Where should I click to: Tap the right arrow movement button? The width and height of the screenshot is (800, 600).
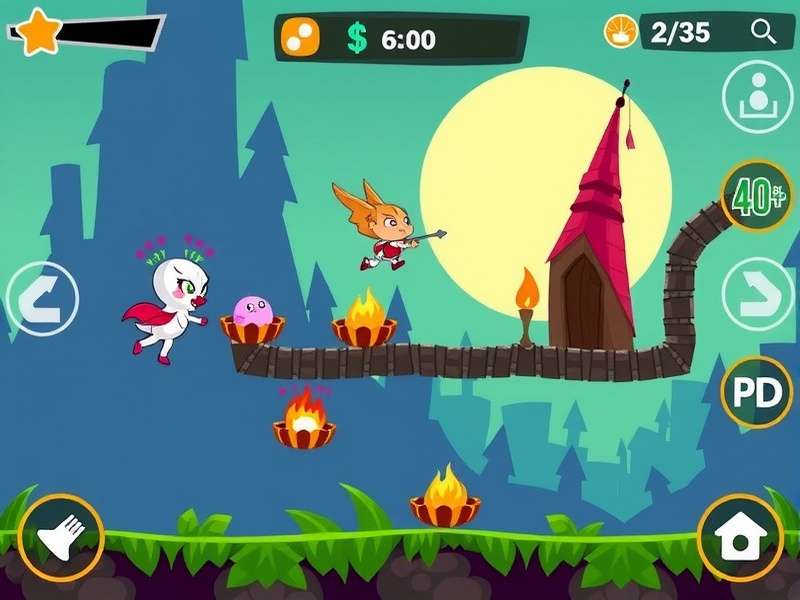click(x=757, y=295)
